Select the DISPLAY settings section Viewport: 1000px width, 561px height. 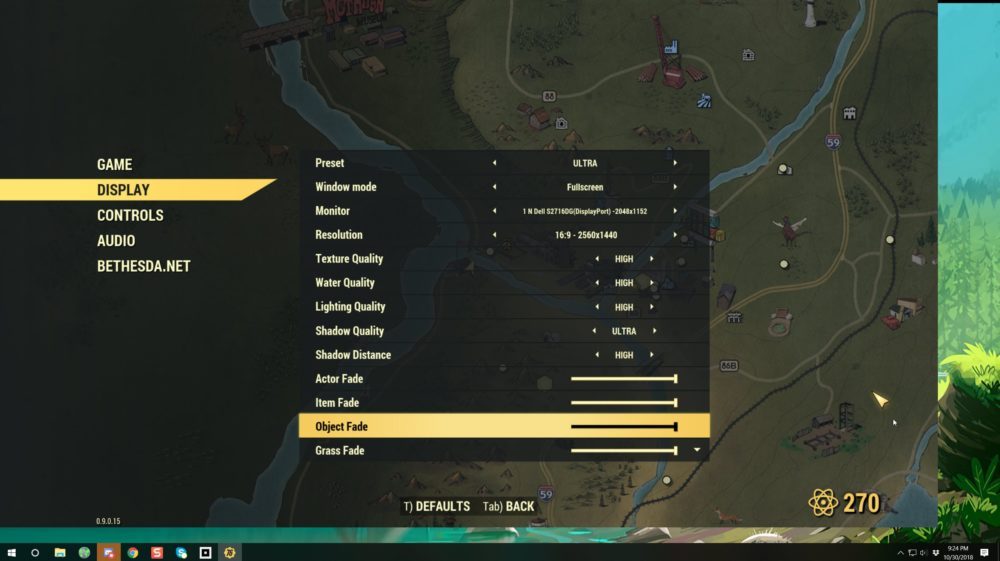123,190
